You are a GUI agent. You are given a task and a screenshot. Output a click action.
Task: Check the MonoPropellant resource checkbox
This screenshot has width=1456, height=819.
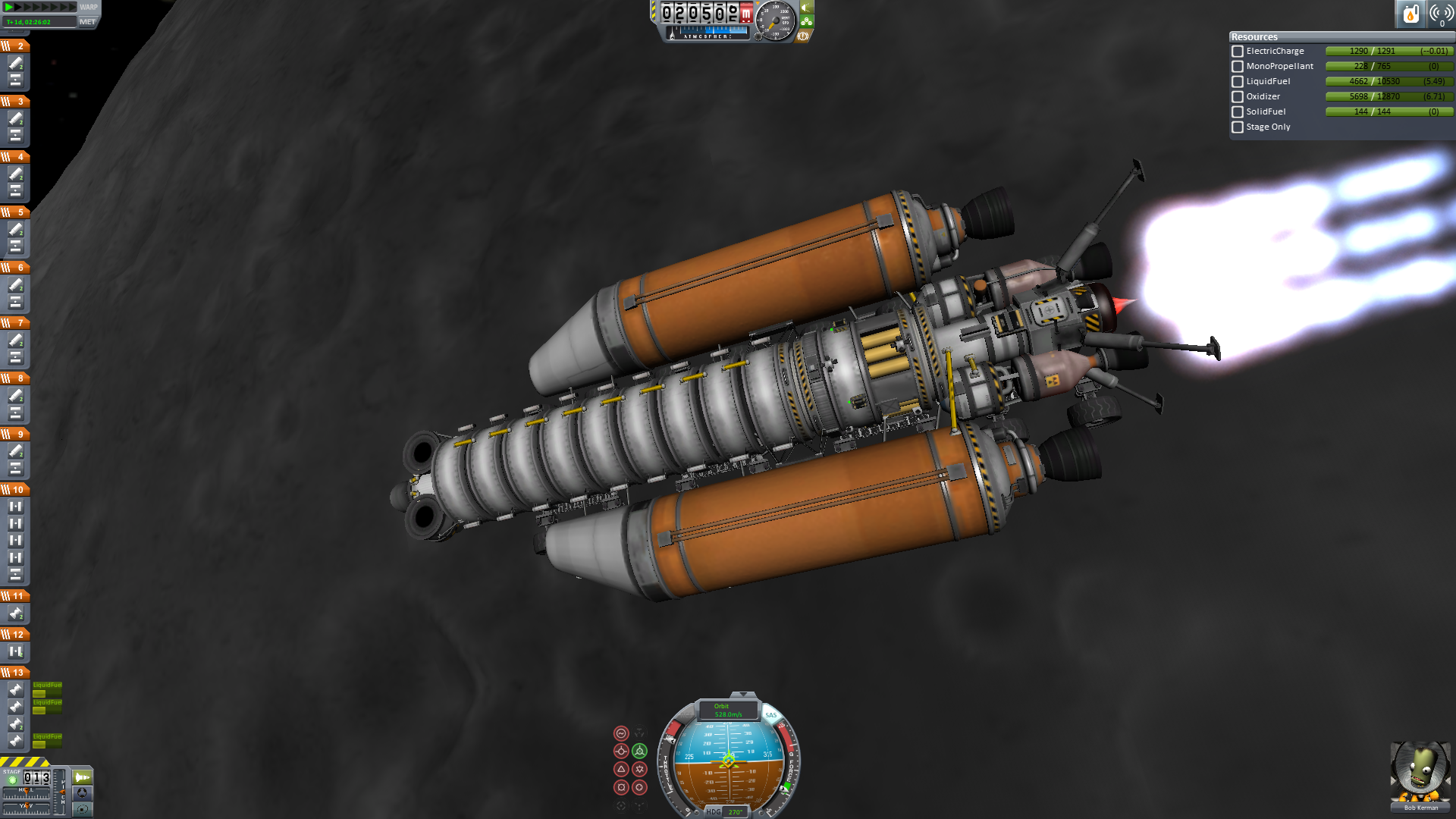[x=1238, y=67]
